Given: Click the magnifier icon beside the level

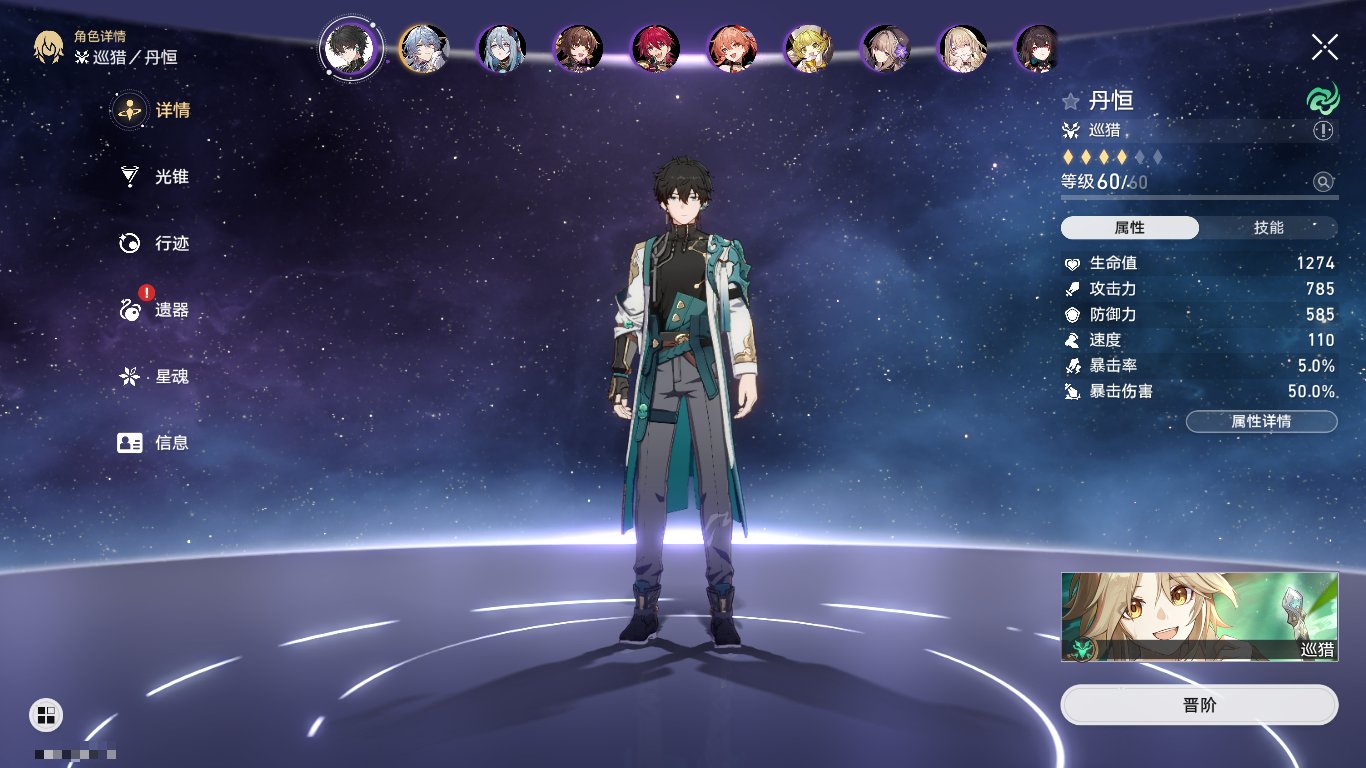Looking at the screenshot, I should (1323, 182).
